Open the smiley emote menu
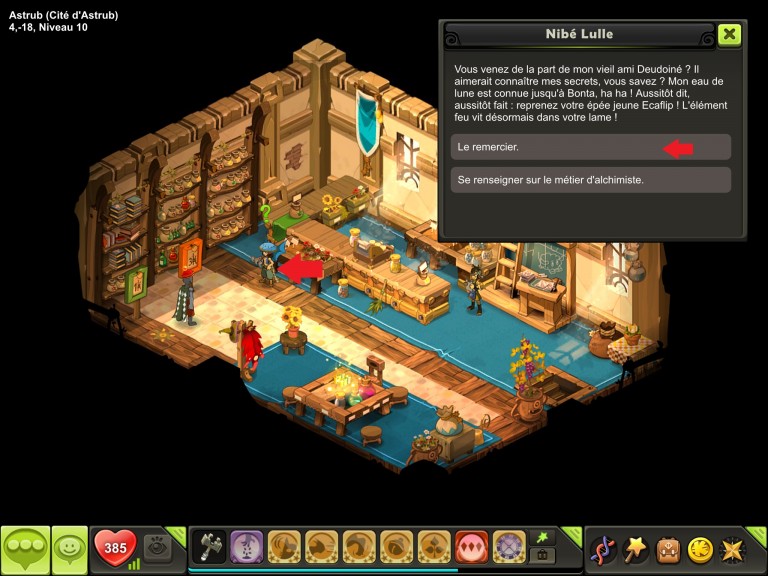This screenshot has width=768, height=576. point(69,549)
